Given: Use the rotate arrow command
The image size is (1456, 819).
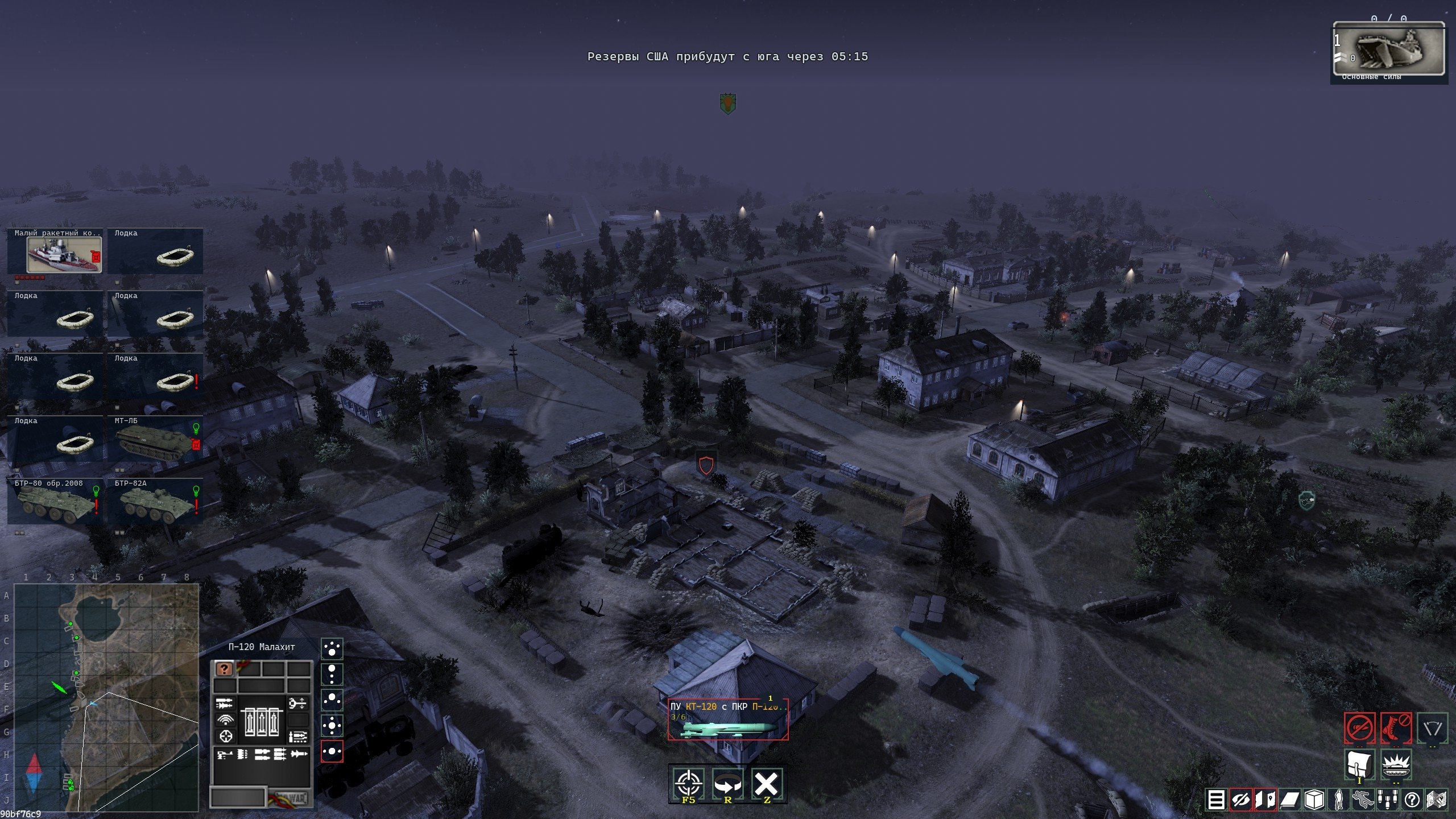Looking at the screenshot, I should coord(727,784).
